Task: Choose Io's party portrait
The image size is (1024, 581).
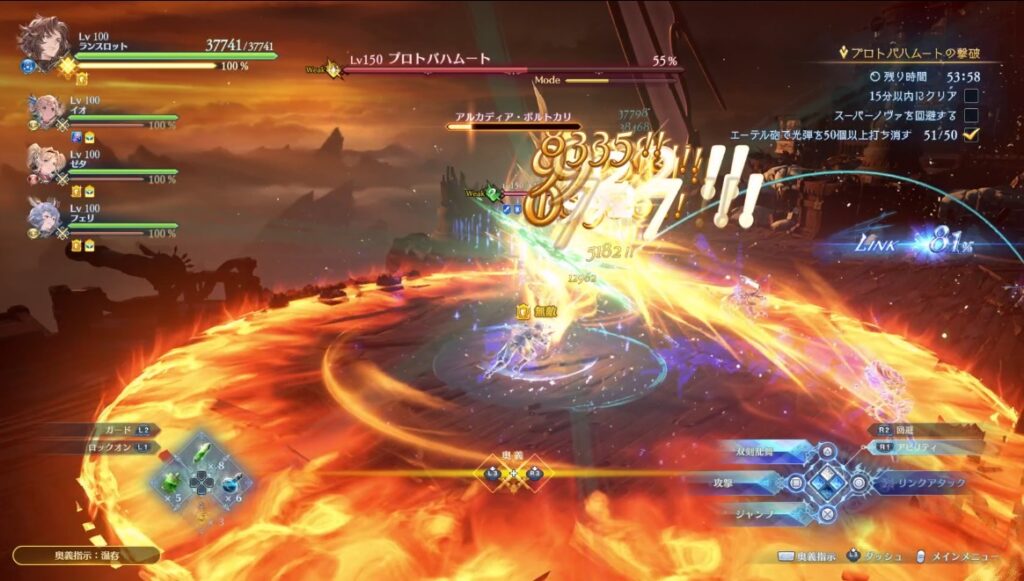Action: pyautogui.click(x=47, y=109)
